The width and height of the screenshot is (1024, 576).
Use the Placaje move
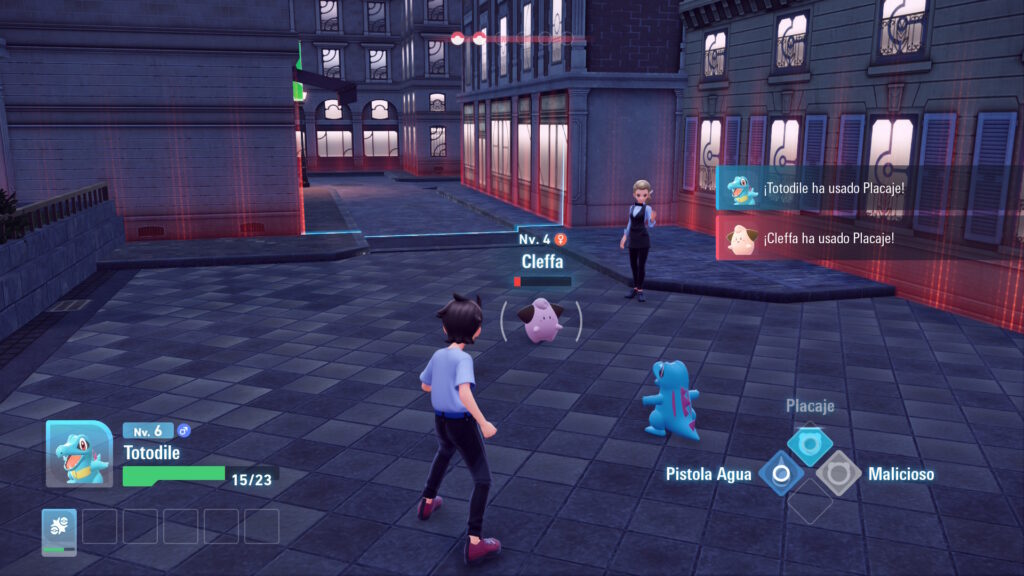point(809,443)
